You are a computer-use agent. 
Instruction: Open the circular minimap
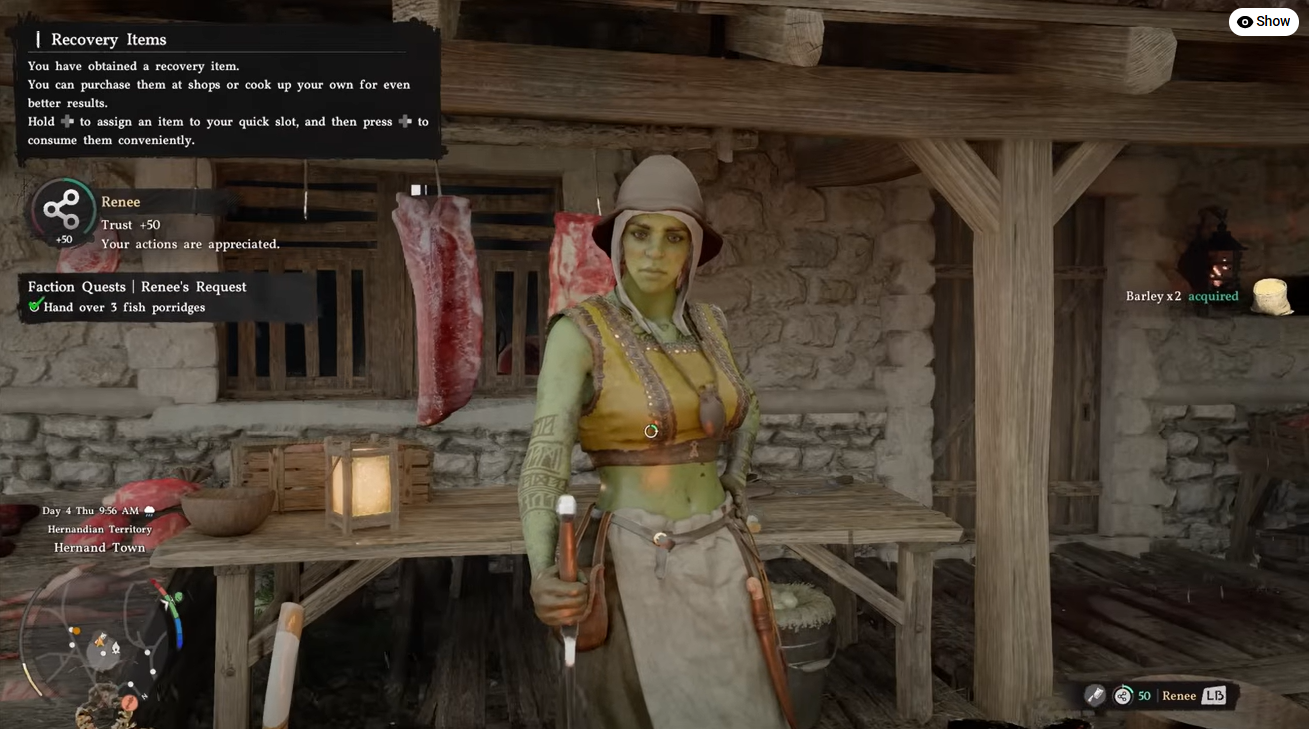pyautogui.click(x=100, y=640)
